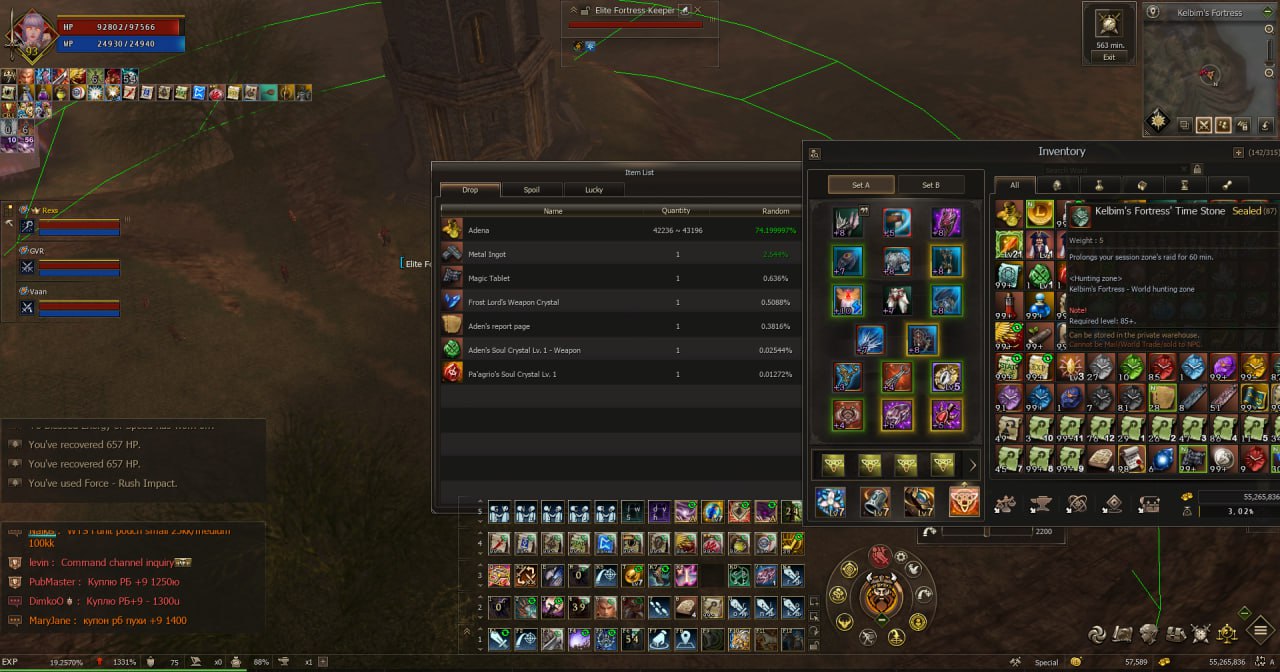Exit the timed hunting zone
1280x672 pixels.
click(1109, 57)
